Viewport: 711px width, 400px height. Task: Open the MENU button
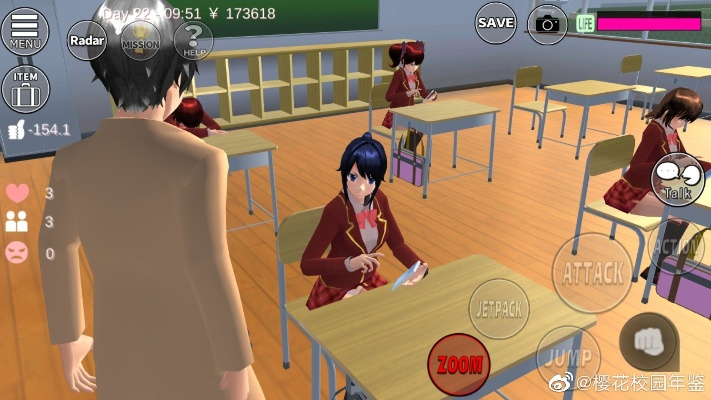click(25, 31)
